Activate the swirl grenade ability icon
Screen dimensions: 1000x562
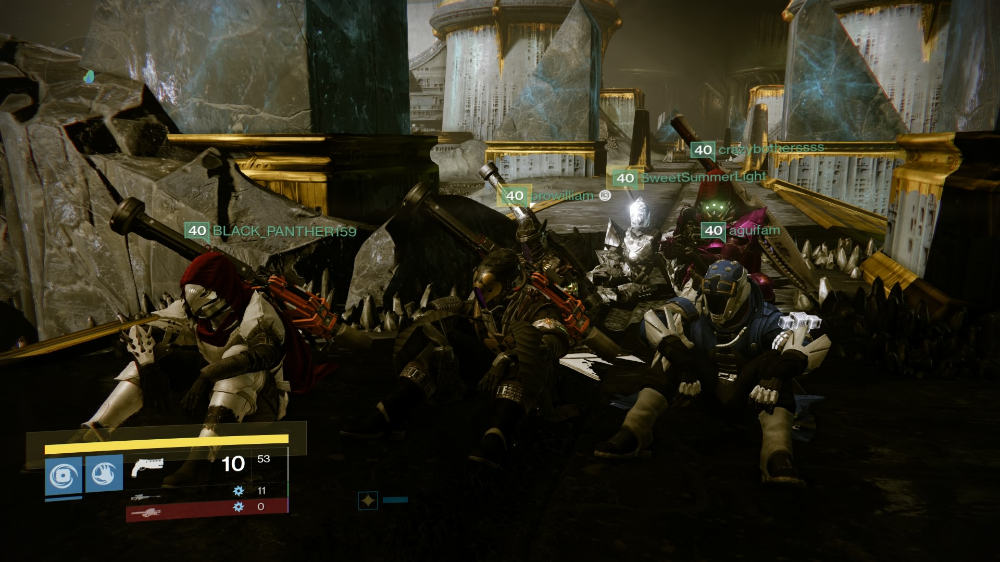(63, 475)
